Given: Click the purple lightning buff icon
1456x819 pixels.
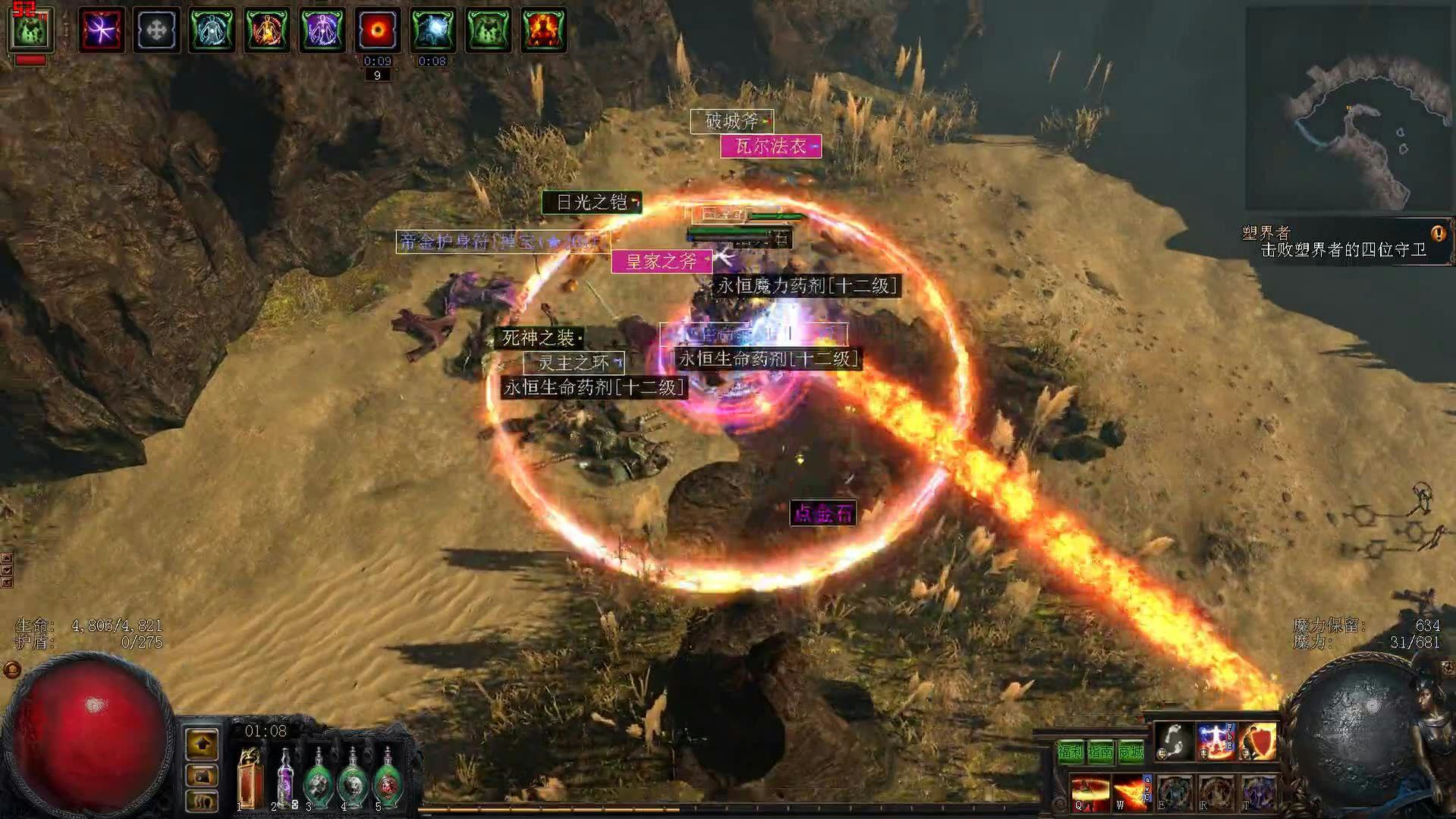Looking at the screenshot, I should click(101, 30).
